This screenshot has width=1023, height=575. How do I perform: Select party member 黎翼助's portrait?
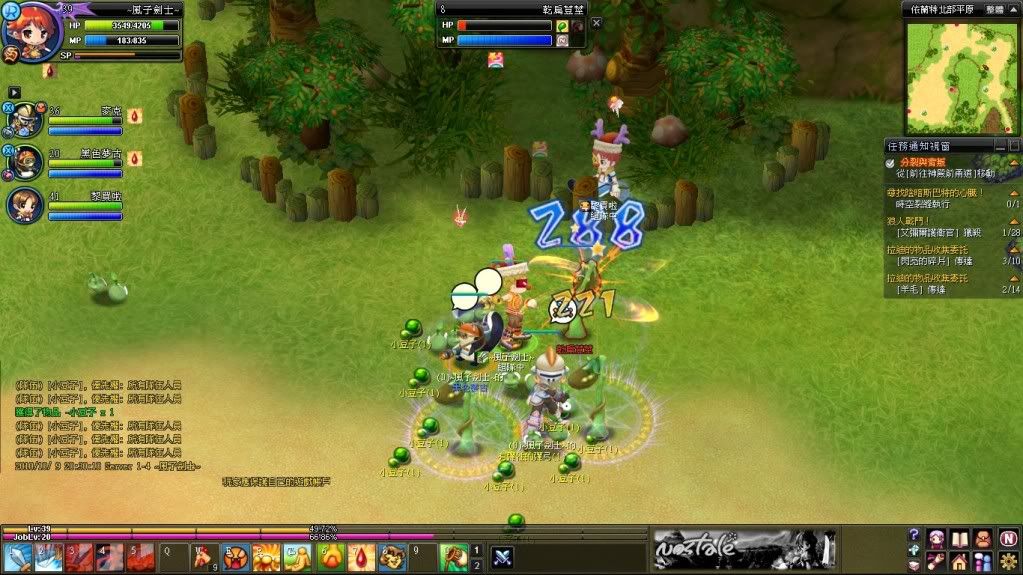25,203
